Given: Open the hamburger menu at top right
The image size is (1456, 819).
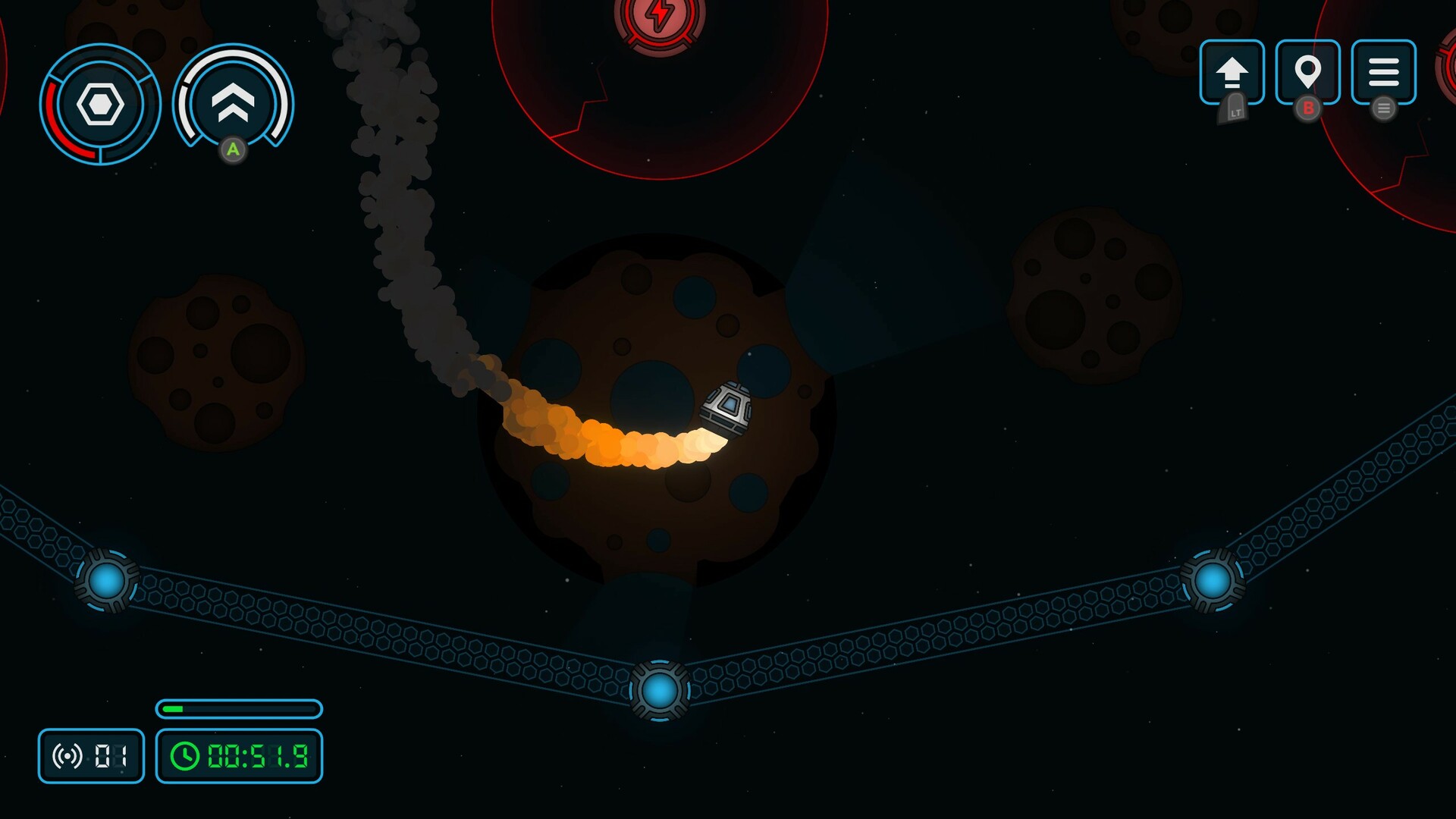Looking at the screenshot, I should (1385, 71).
